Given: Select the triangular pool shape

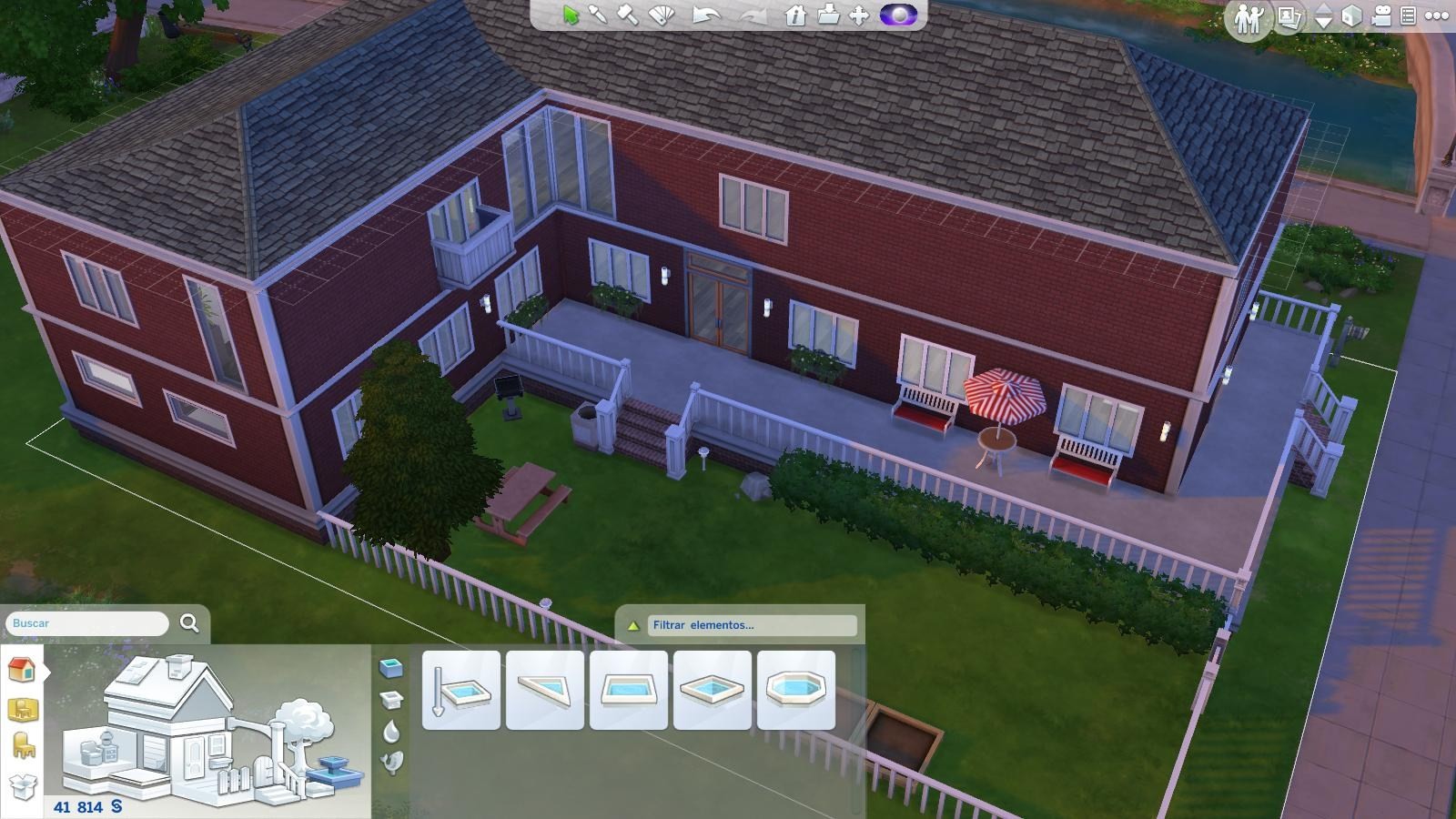Looking at the screenshot, I should coord(543,688).
